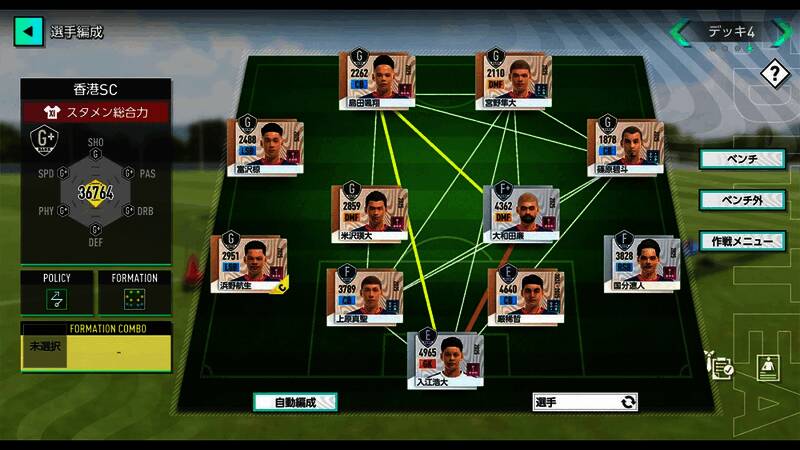Select player card 國分遼人

pyautogui.click(x=640, y=264)
